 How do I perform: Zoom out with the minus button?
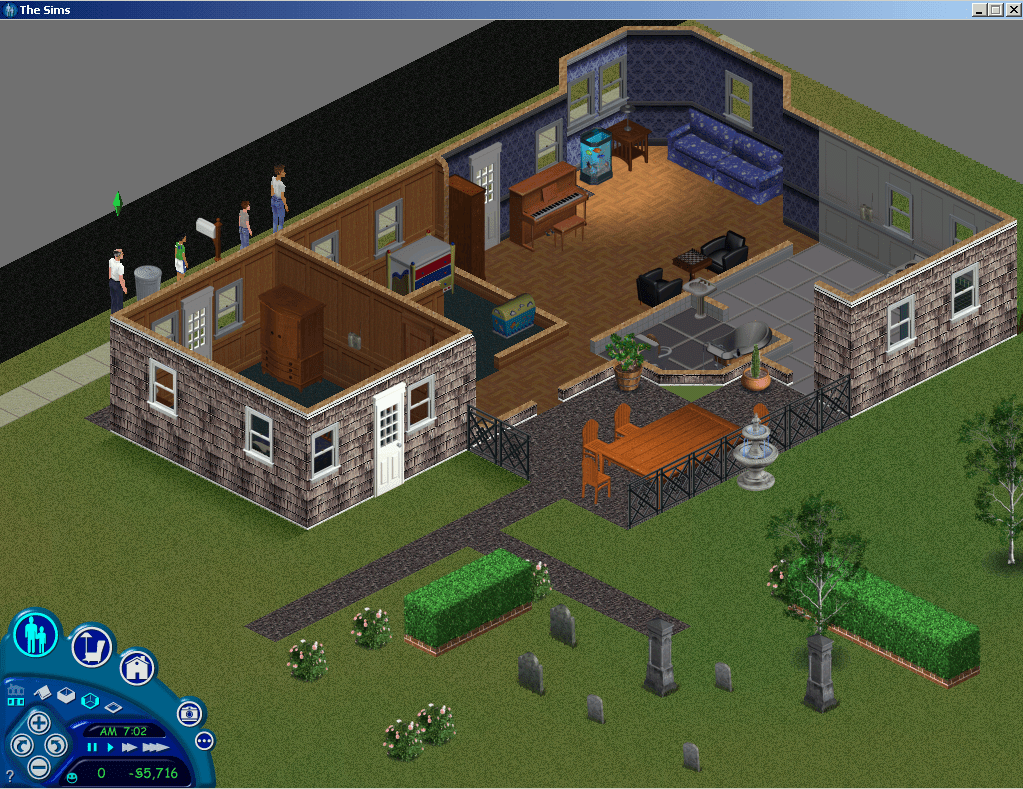(38, 768)
